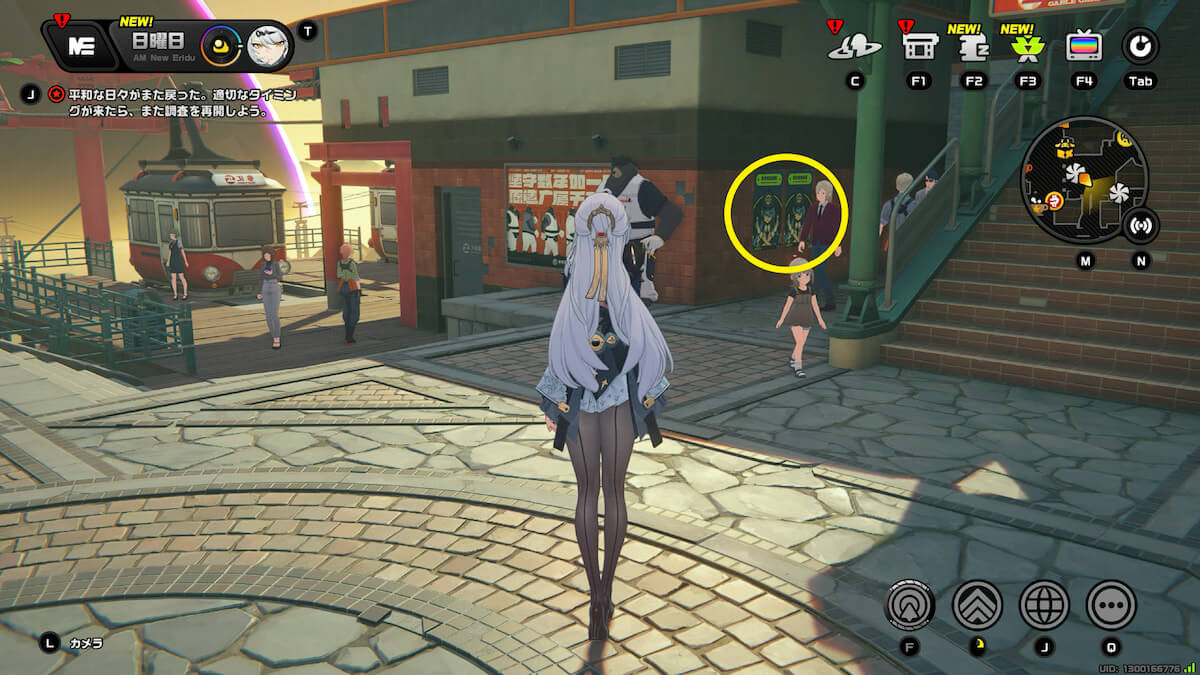The width and height of the screenshot is (1200, 675).
Task: Activate the double chevron sprint button
Action: click(977, 604)
